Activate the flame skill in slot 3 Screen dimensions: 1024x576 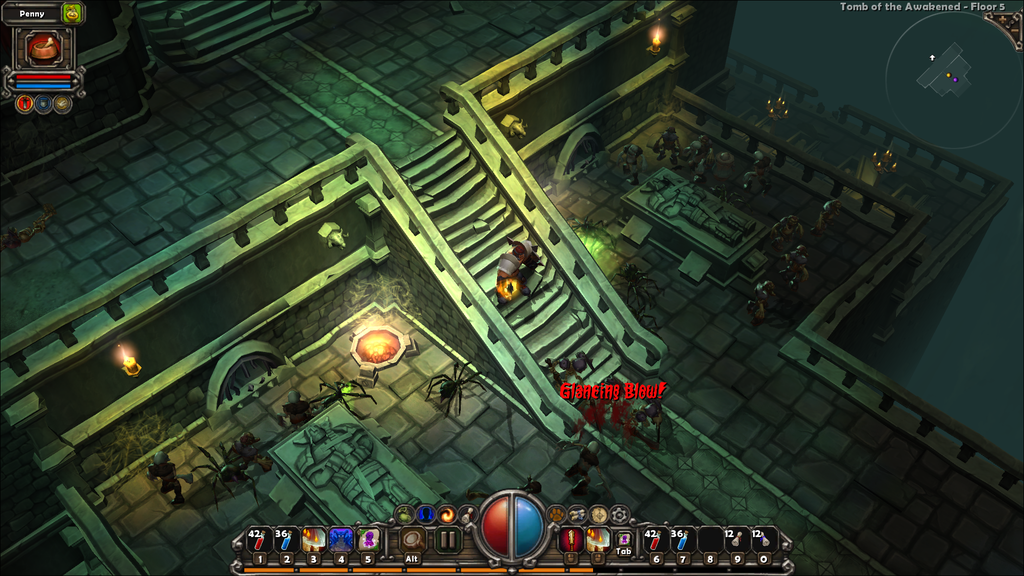(x=313, y=540)
